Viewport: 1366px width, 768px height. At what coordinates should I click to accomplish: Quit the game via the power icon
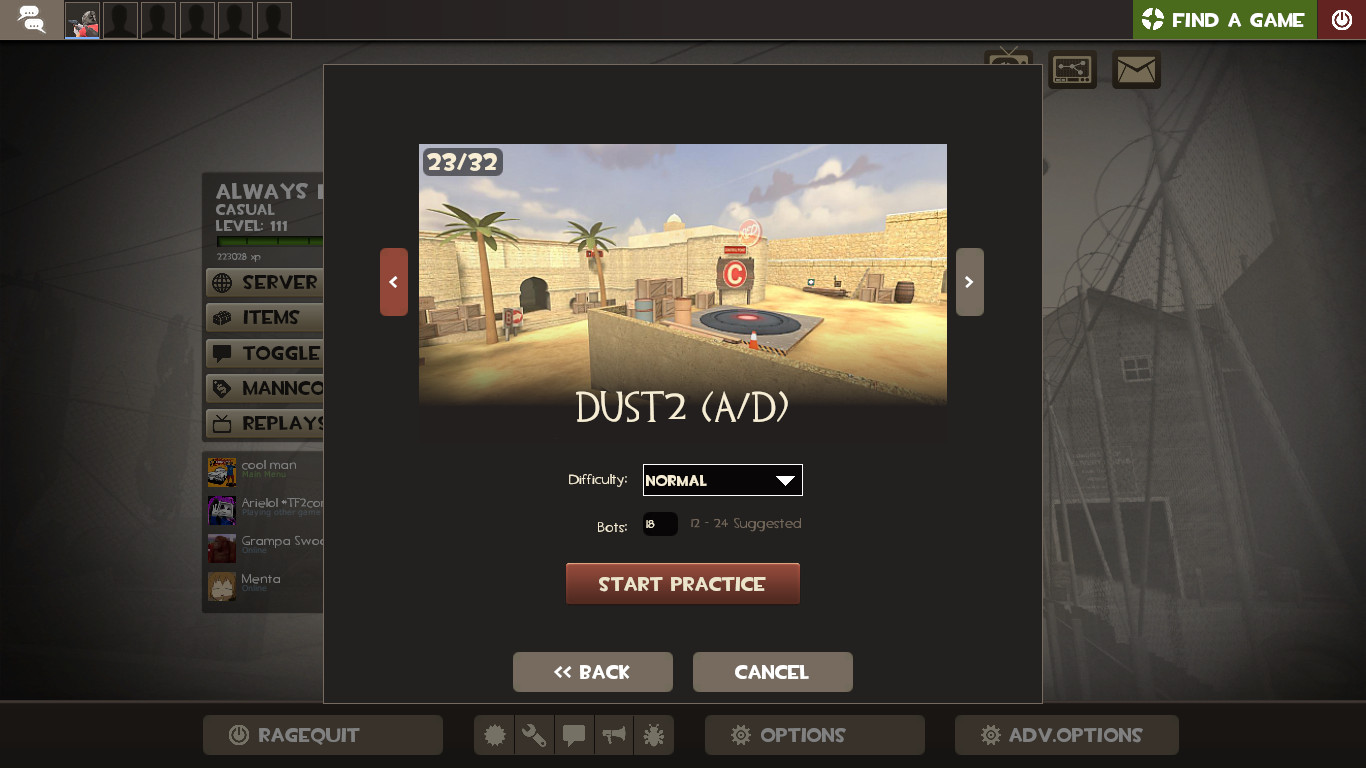(1341, 19)
